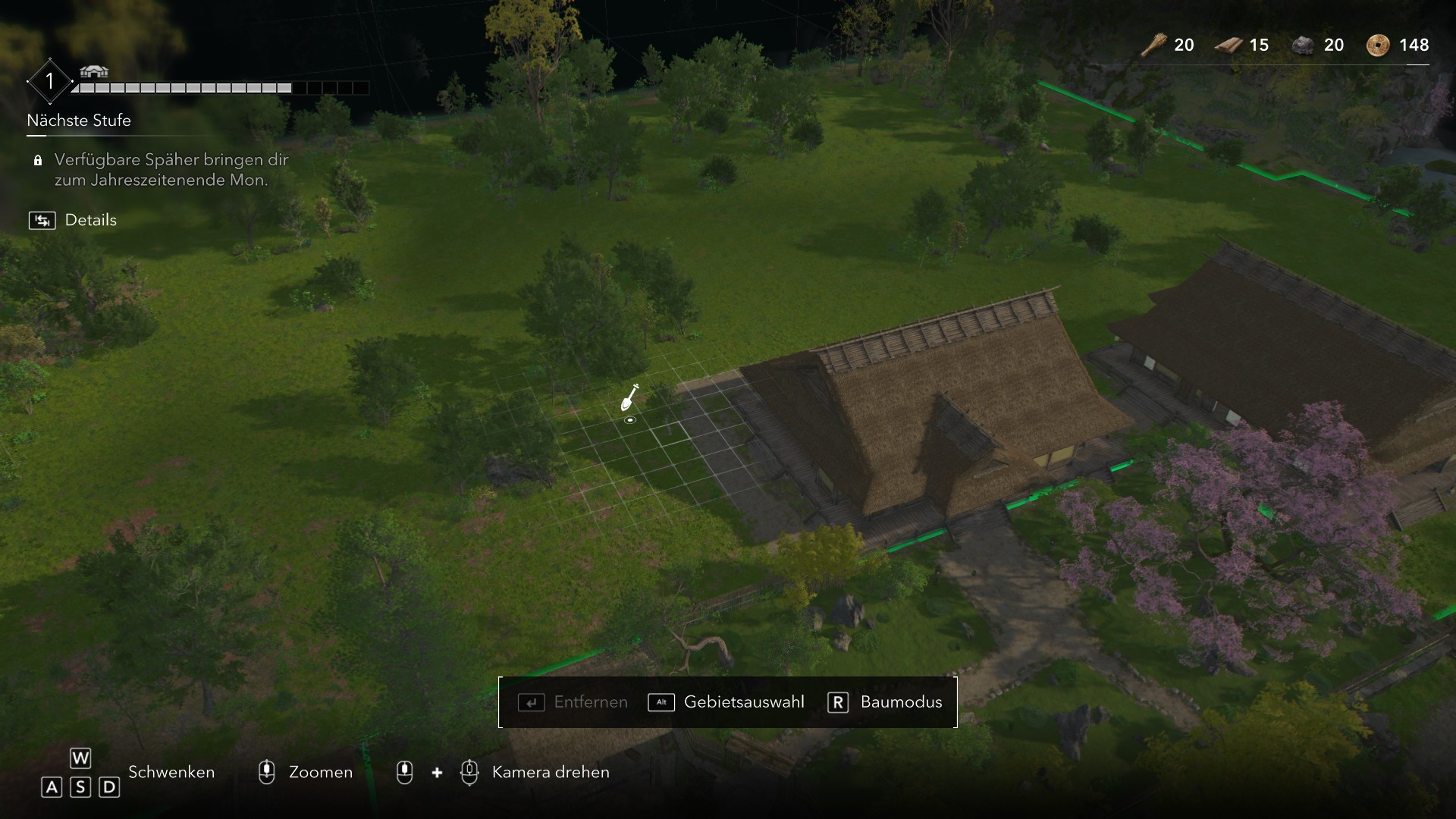Click the W key hint icon
The image size is (1456, 819).
click(x=80, y=758)
